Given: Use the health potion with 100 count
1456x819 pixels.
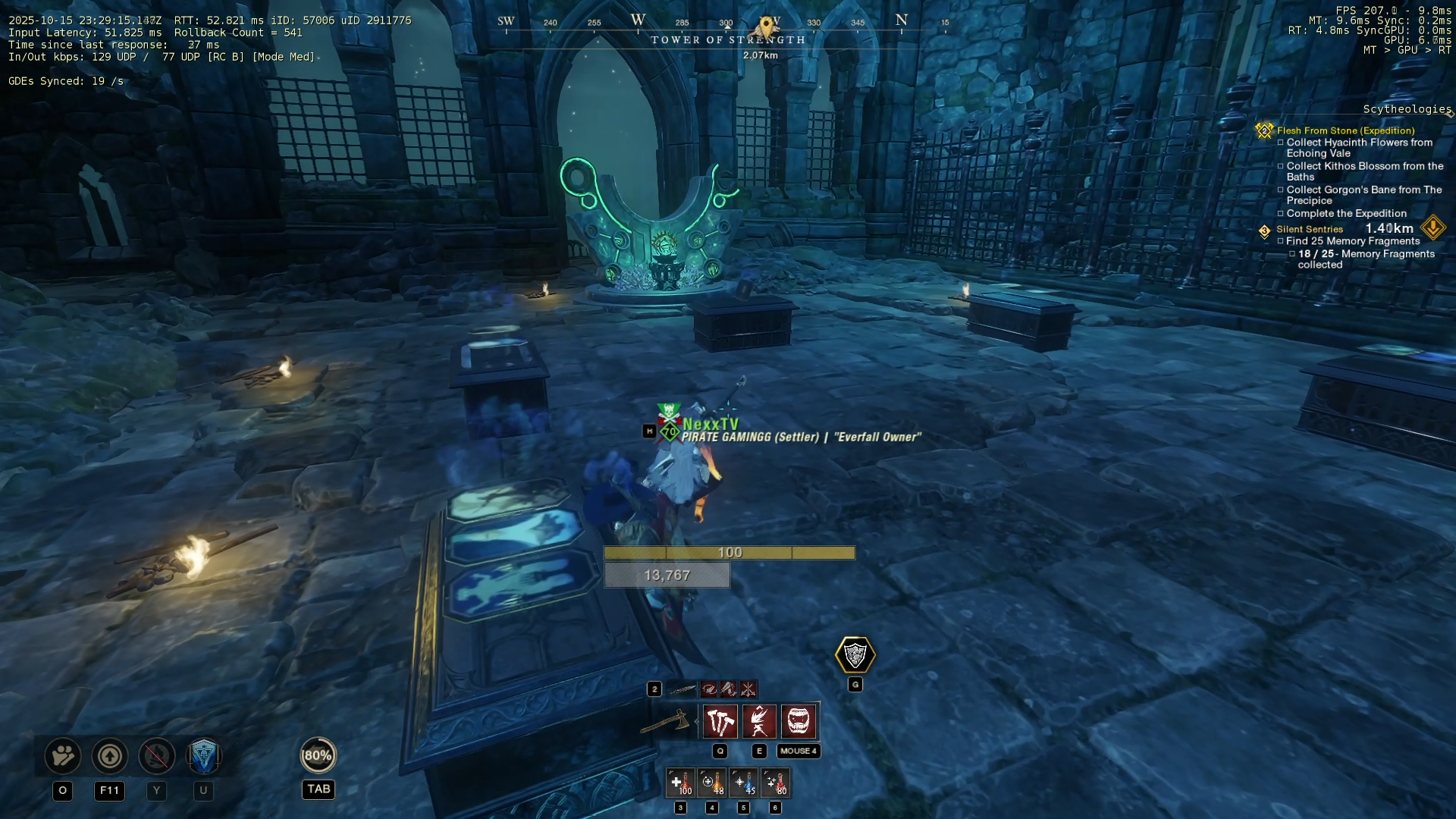Looking at the screenshot, I should coord(680,783).
